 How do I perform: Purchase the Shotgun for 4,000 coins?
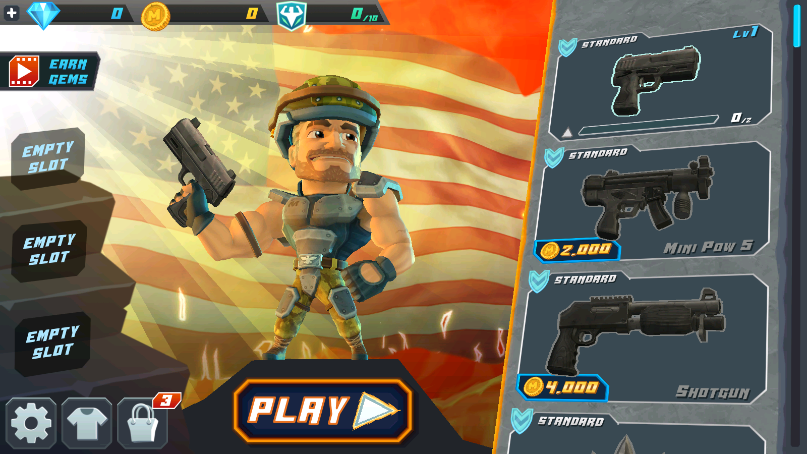pos(563,387)
